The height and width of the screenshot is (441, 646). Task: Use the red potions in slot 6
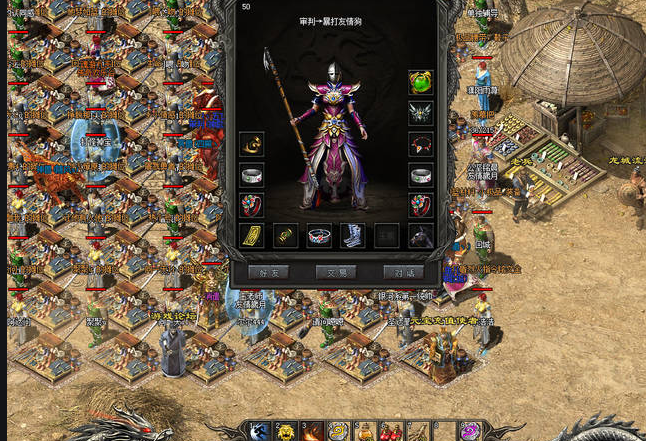point(391,432)
